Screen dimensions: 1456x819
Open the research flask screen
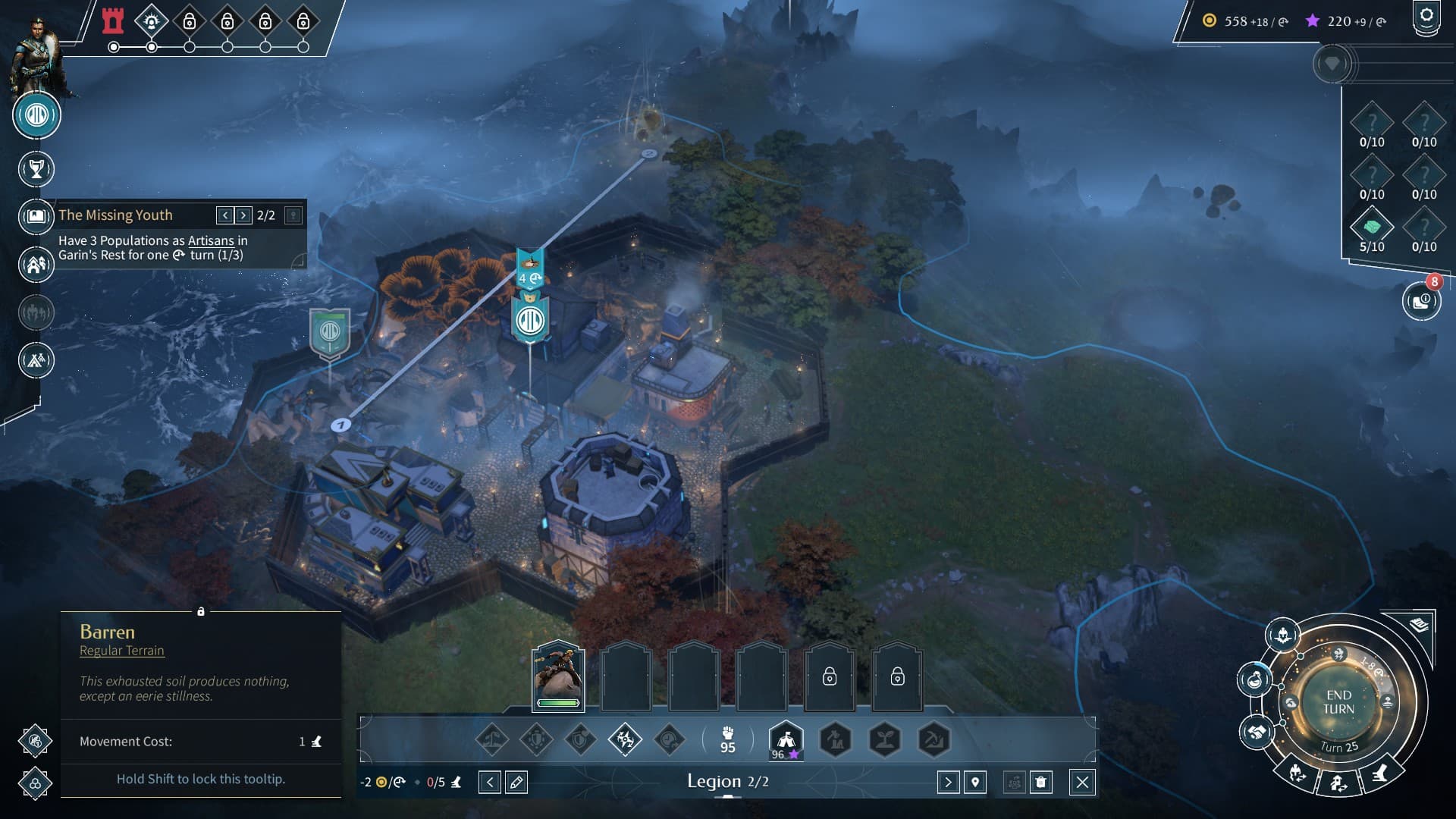[x=1255, y=679]
